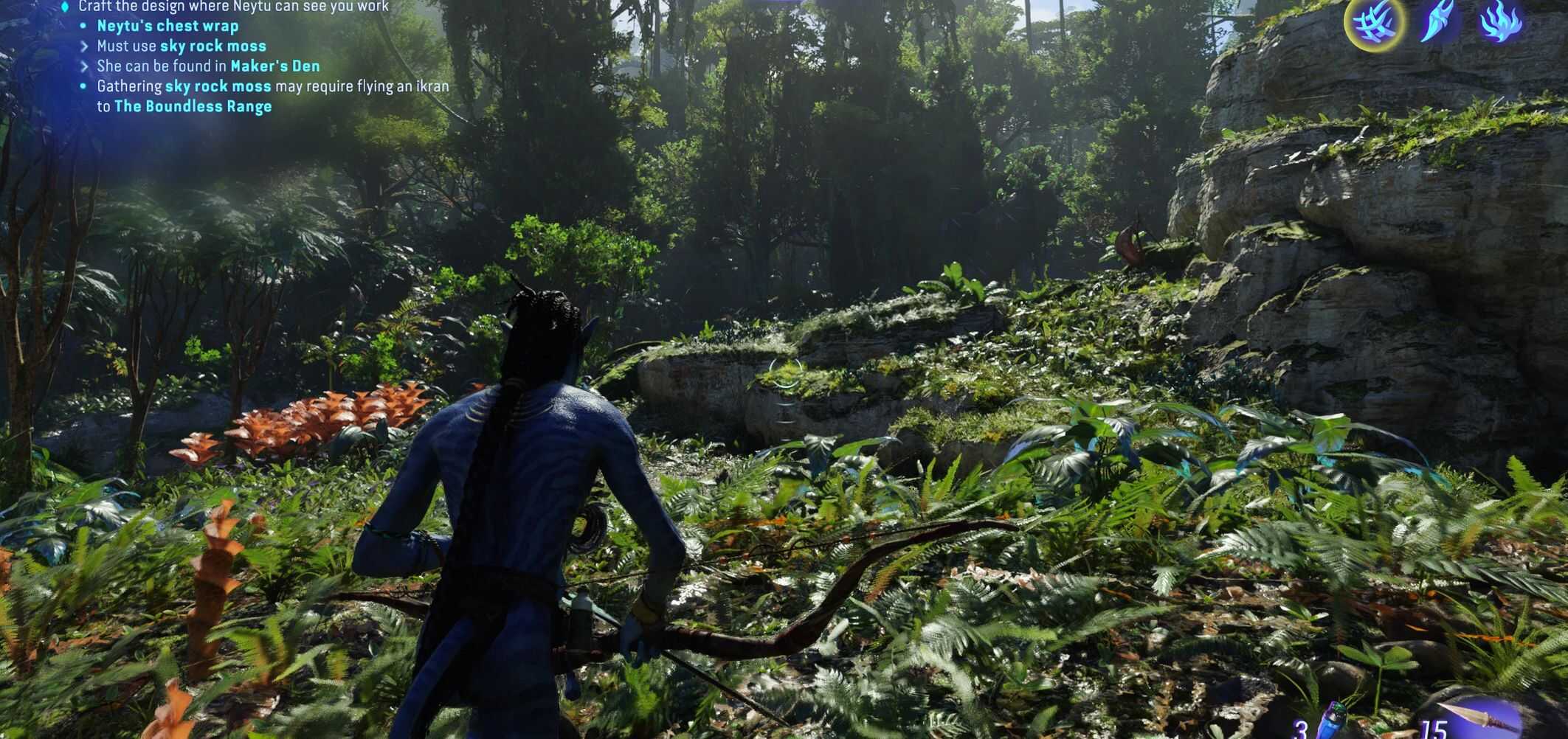Image resolution: width=1568 pixels, height=739 pixels.
Task: Select the highlighted woven-strands ability icon
Action: pos(1373,22)
